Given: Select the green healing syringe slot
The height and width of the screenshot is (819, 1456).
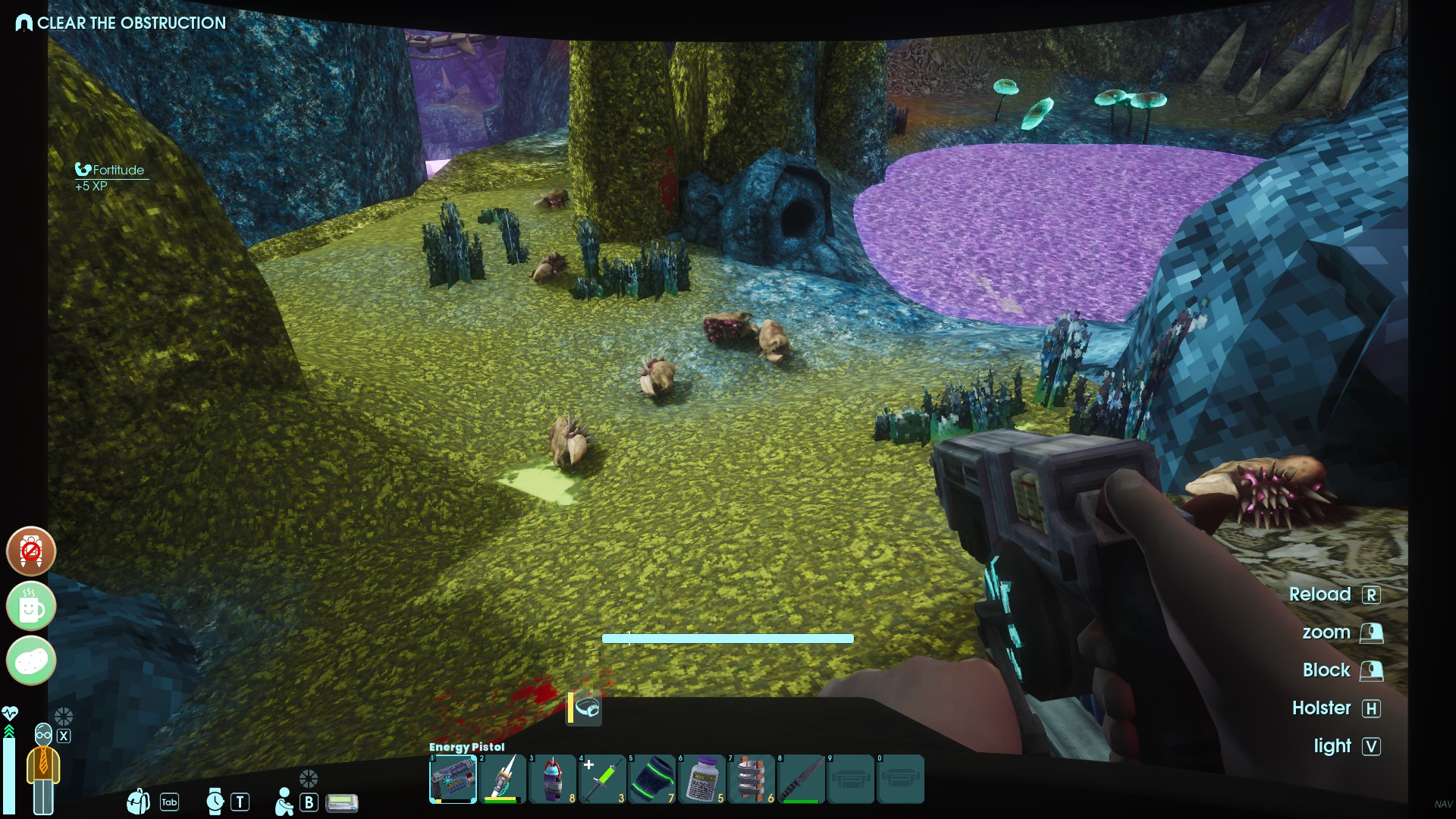Looking at the screenshot, I should click(602, 779).
